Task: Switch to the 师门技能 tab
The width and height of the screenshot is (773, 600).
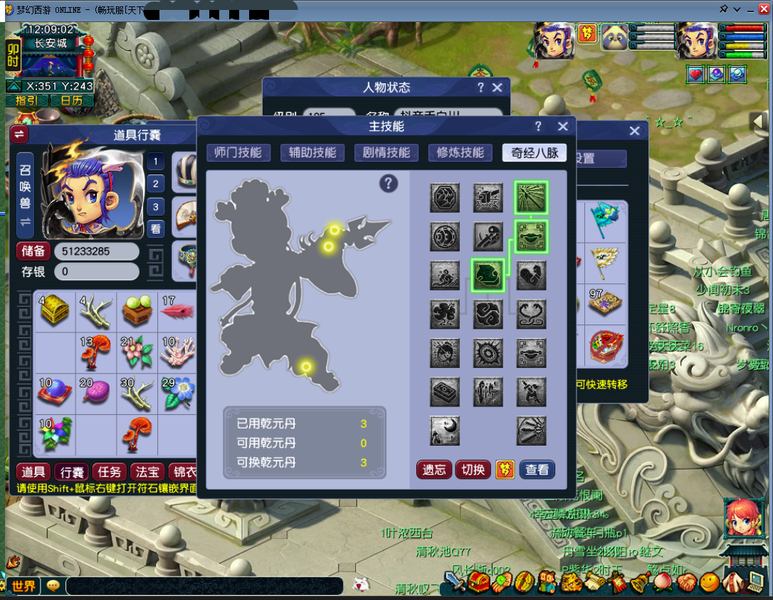Action: click(237, 153)
